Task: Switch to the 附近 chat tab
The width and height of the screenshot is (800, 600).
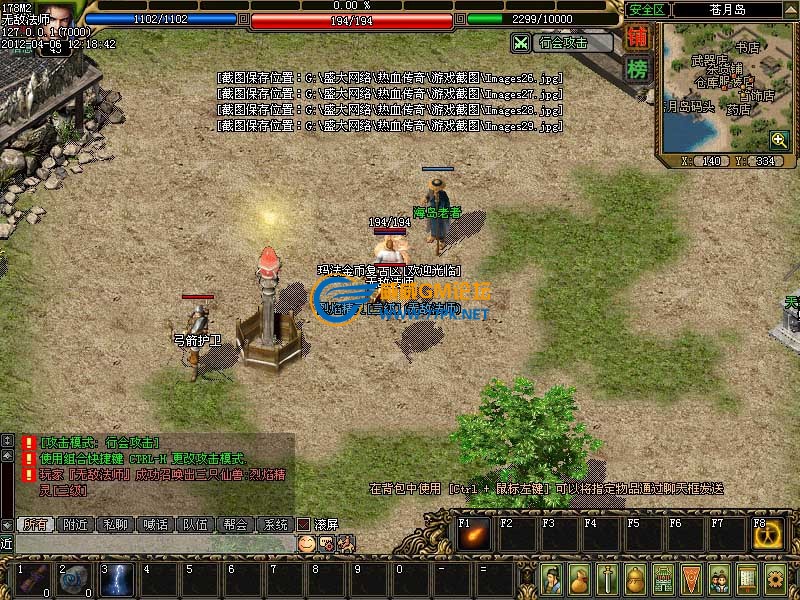Action: (x=77, y=524)
